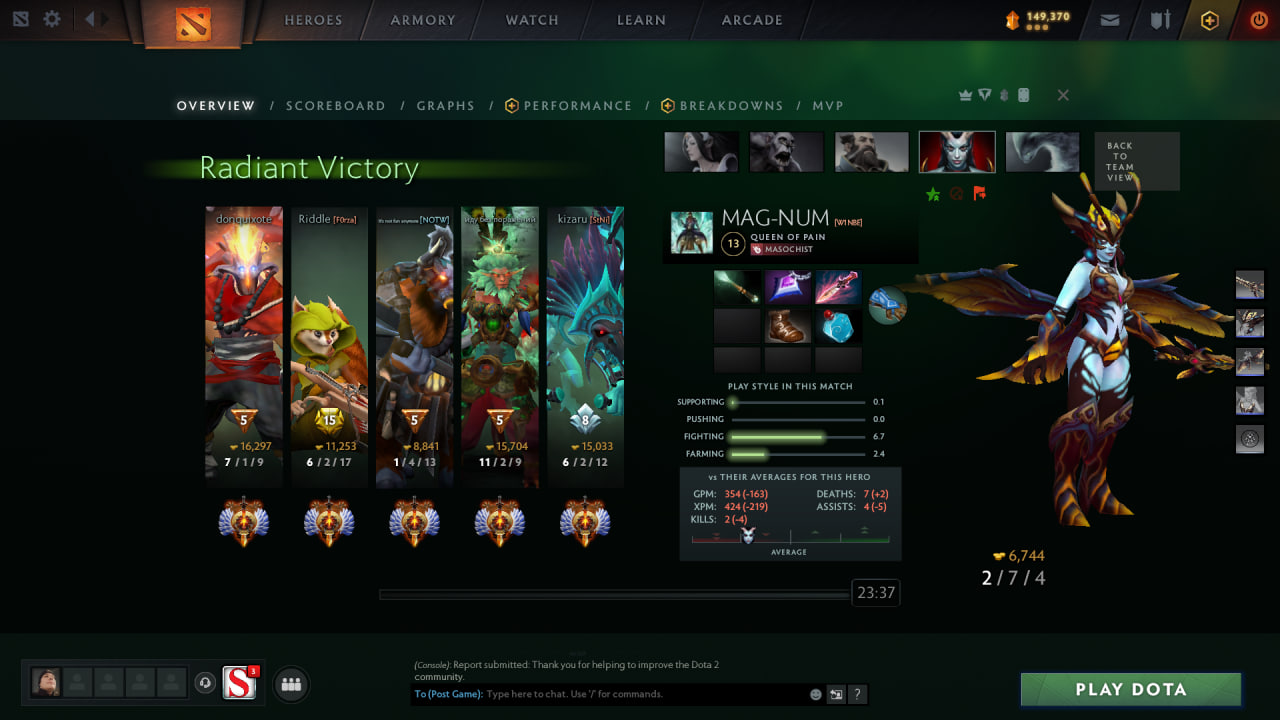Open the mail envelope icon
The height and width of the screenshot is (720, 1280).
click(1109, 20)
